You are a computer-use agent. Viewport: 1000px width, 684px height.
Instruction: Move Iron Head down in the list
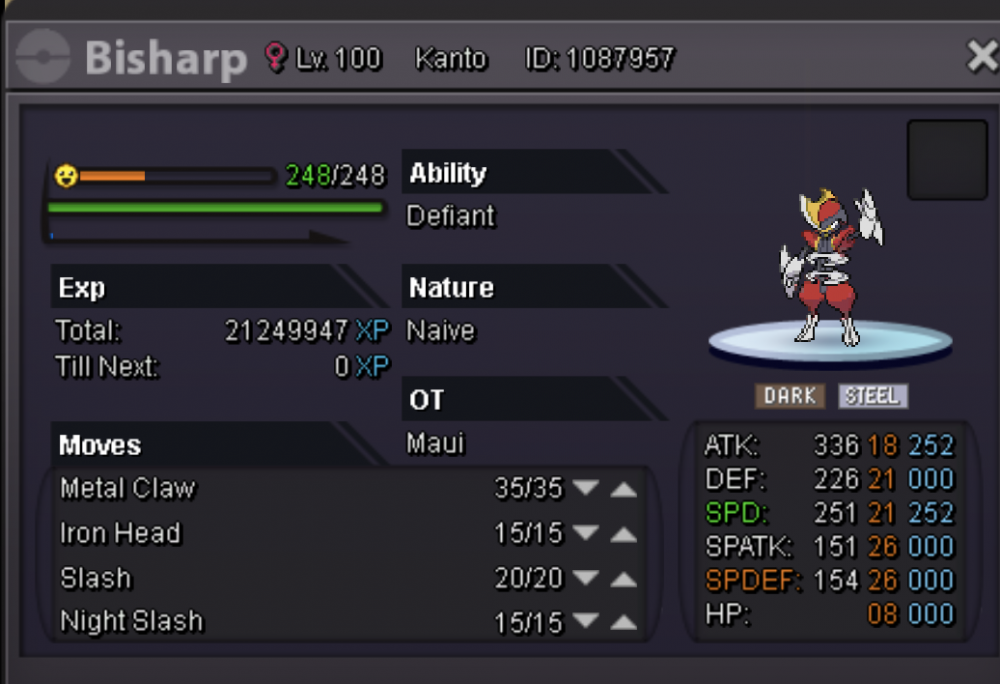tap(586, 534)
